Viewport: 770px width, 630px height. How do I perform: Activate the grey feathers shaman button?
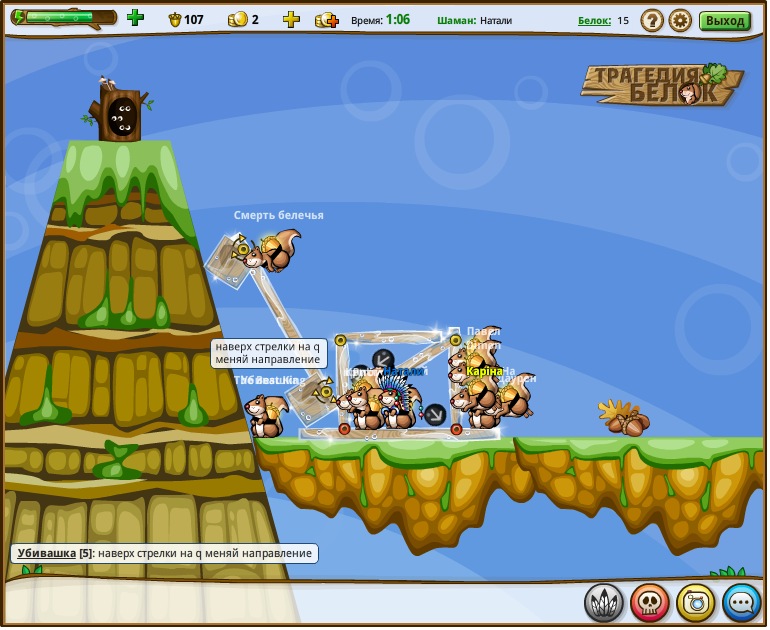click(603, 602)
